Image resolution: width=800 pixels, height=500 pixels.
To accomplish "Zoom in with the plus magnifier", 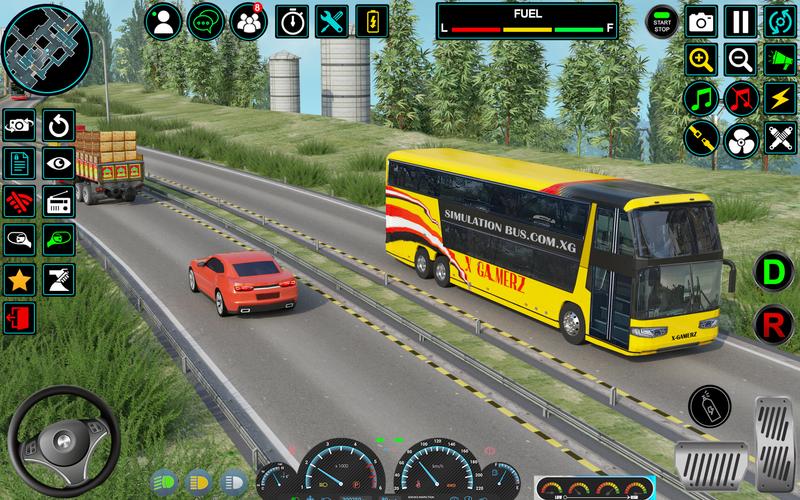I will click(x=702, y=59).
